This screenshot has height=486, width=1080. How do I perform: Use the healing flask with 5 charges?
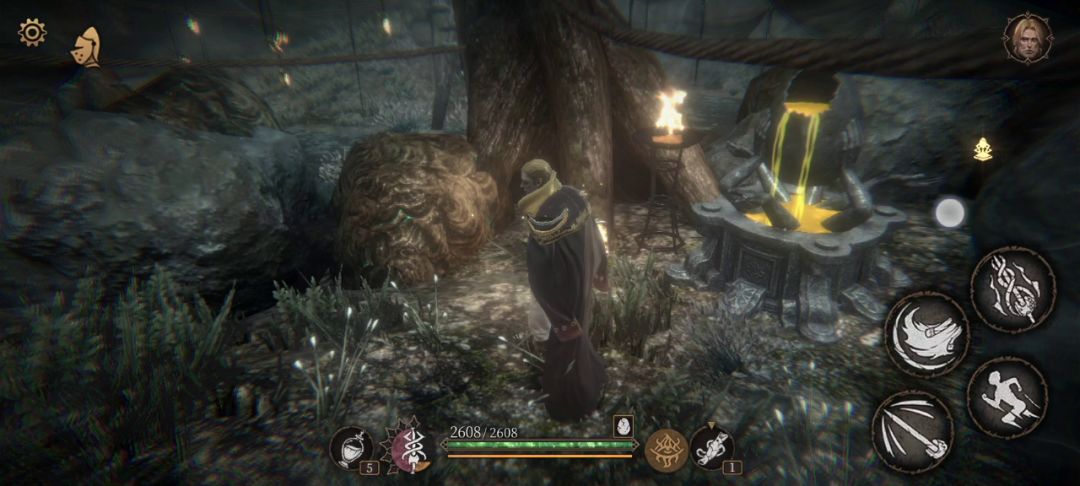pos(351,448)
